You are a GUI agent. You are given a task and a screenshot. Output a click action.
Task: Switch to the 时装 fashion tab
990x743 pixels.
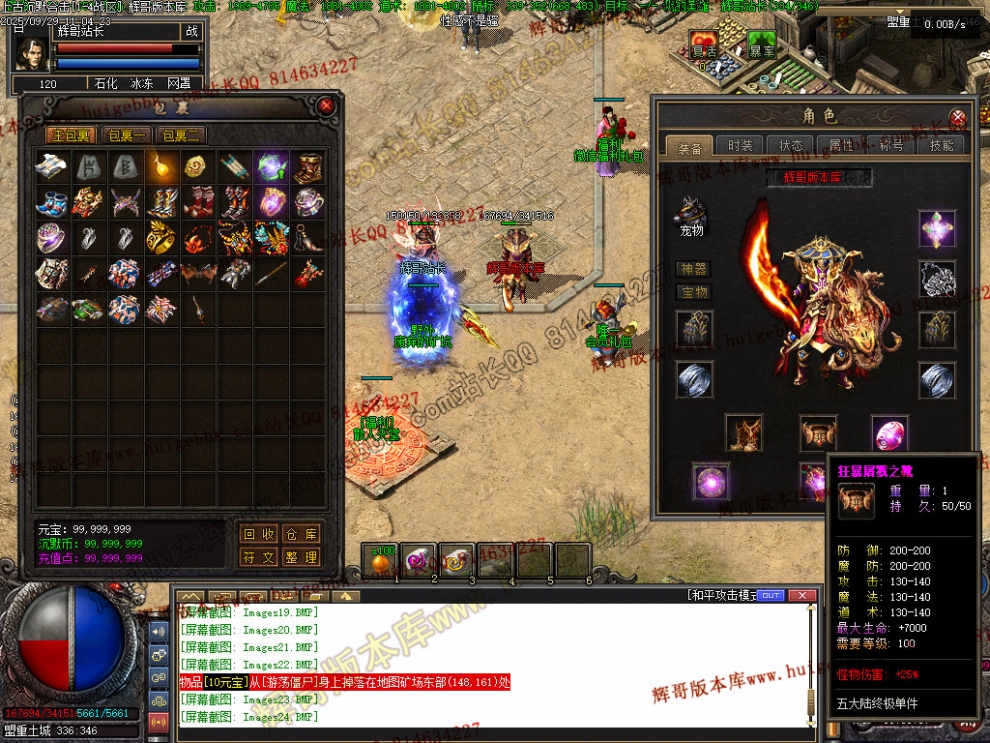click(x=740, y=146)
